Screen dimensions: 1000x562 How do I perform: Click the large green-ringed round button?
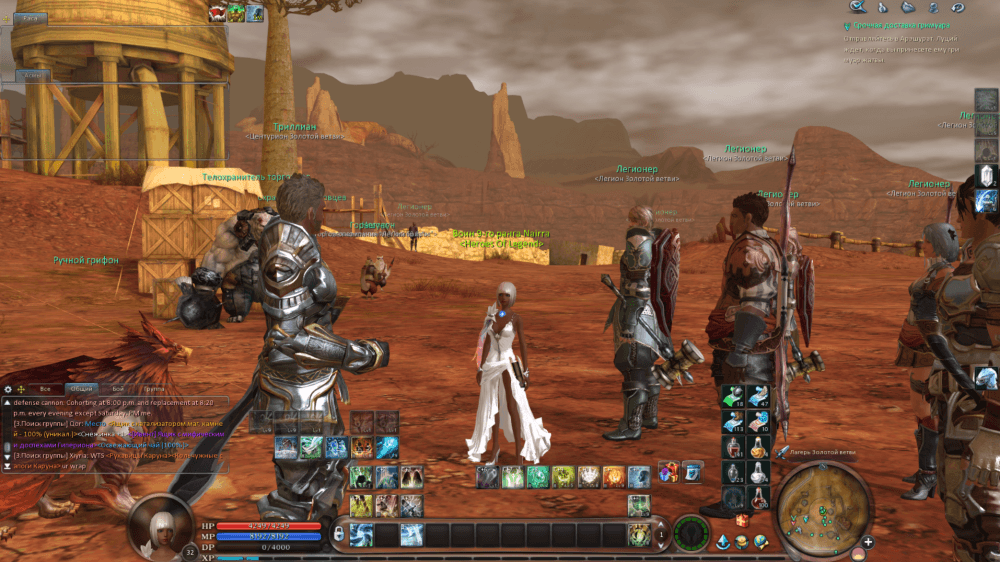690,533
